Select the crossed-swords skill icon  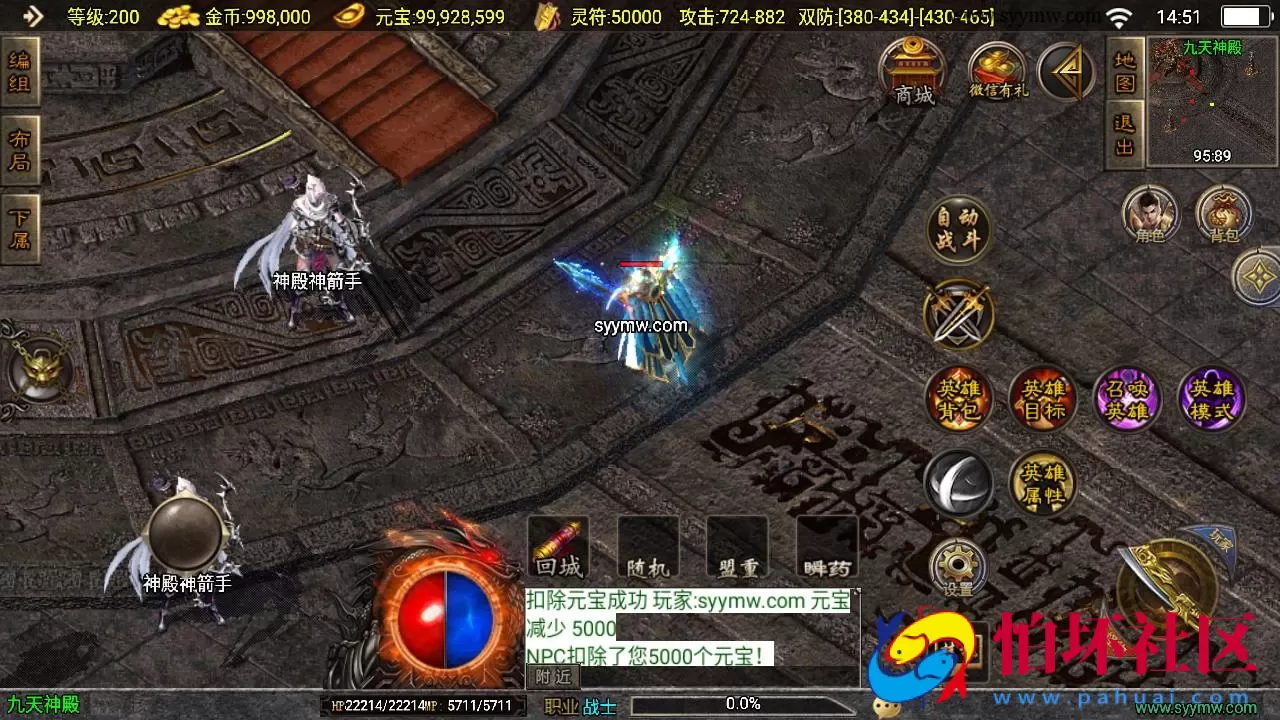coord(957,315)
